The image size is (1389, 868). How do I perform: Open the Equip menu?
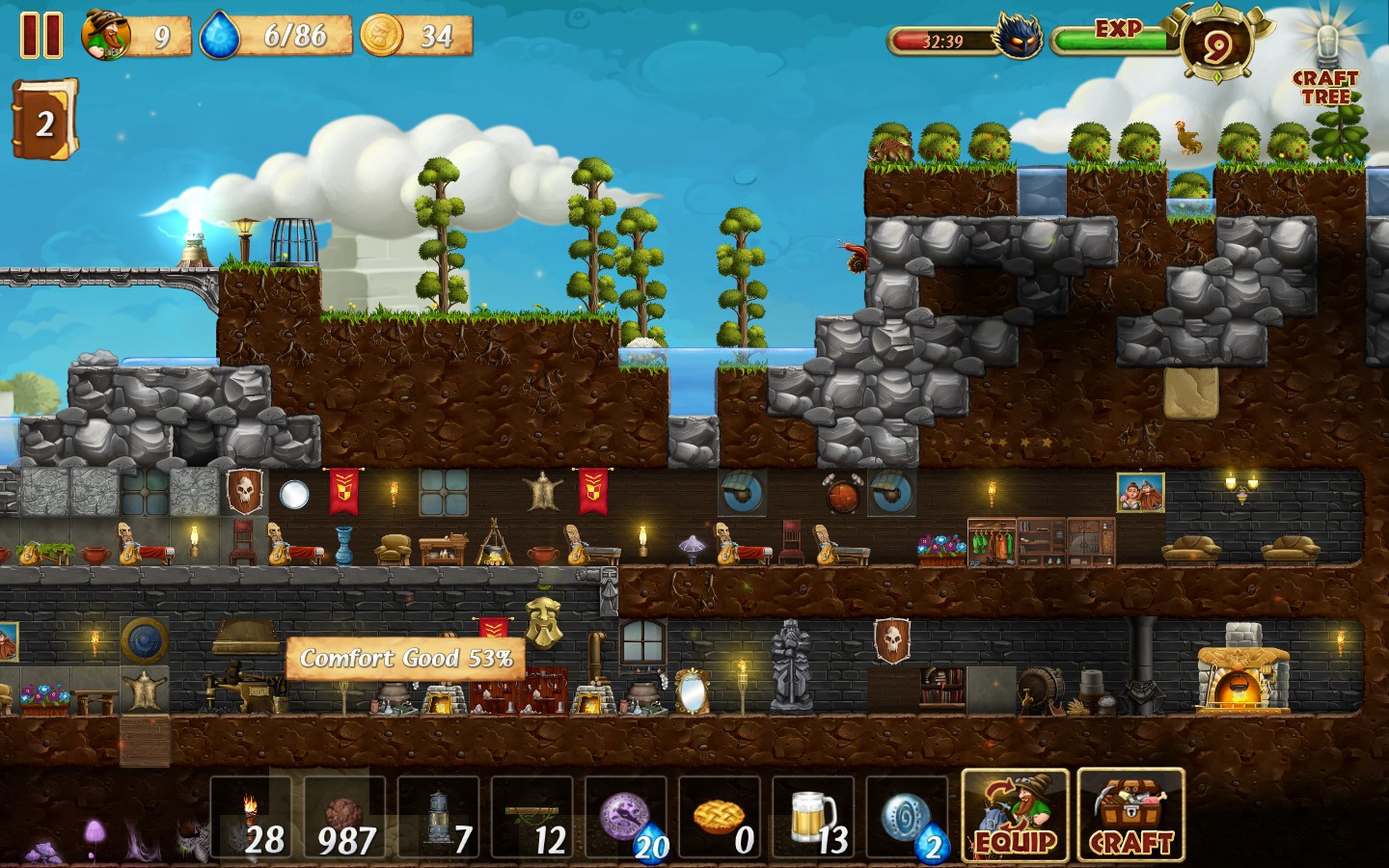[1015, 815]
